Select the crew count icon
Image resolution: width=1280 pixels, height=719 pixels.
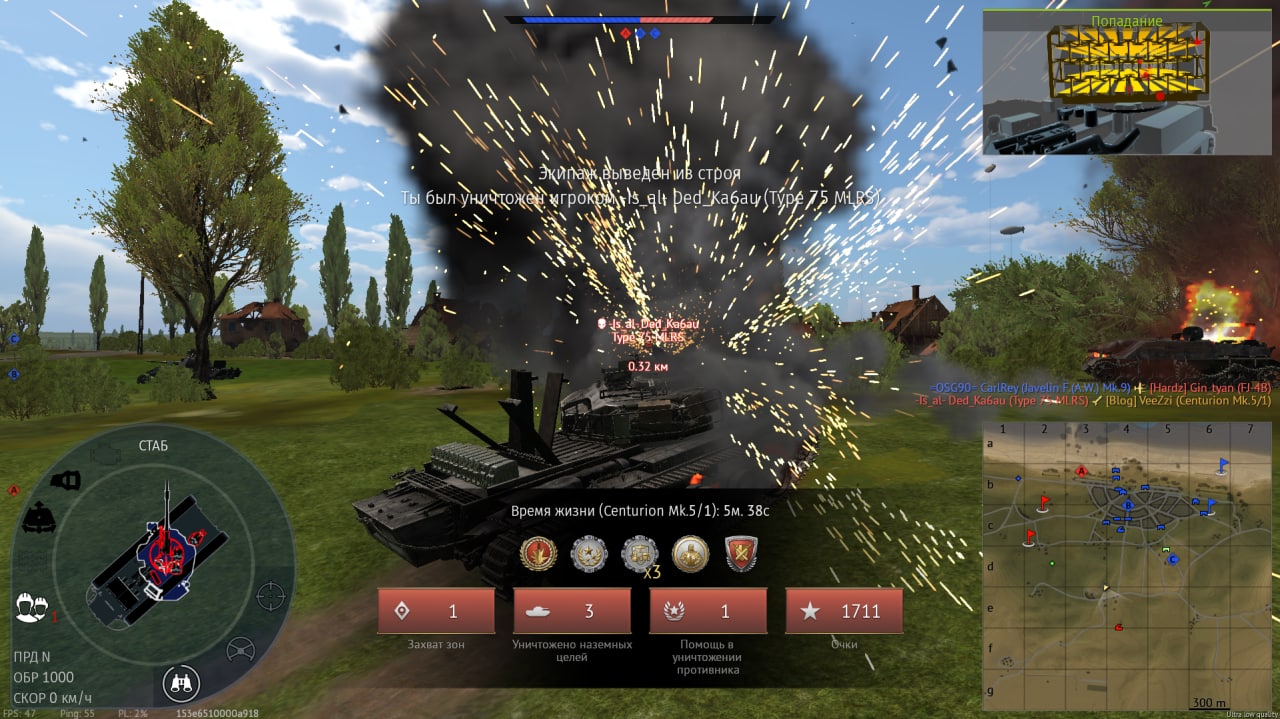coord(32,607)
